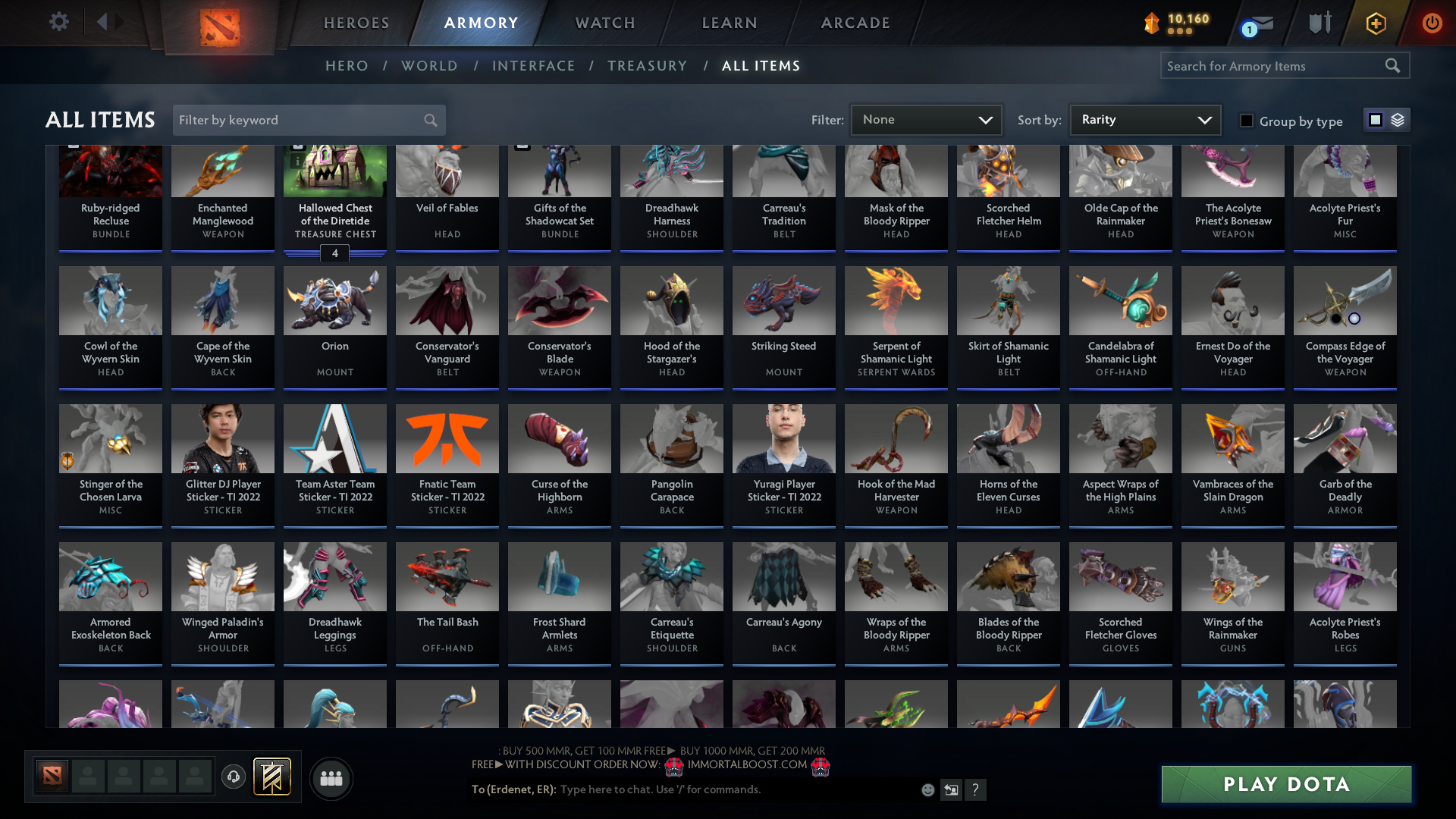This screenshot has width=1456, height=819.
Task: Switch to stacked list view toggle
Action: (x=1396, y=119)
